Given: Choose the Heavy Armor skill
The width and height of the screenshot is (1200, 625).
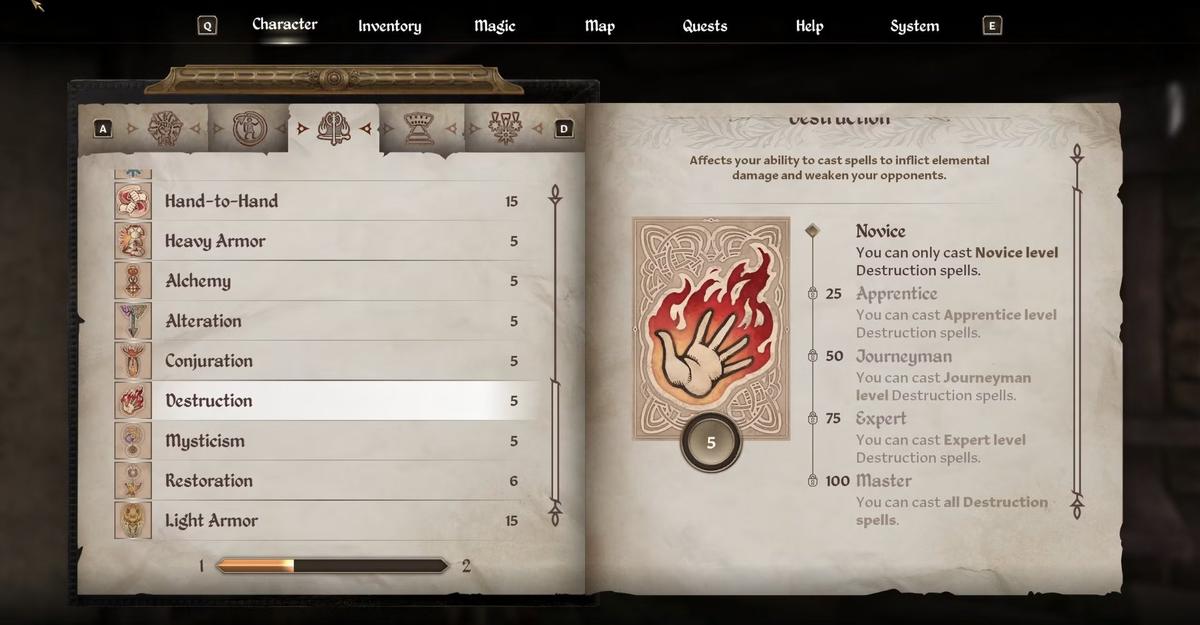Looking at the screenshot, I should click(x=330, y=241).
